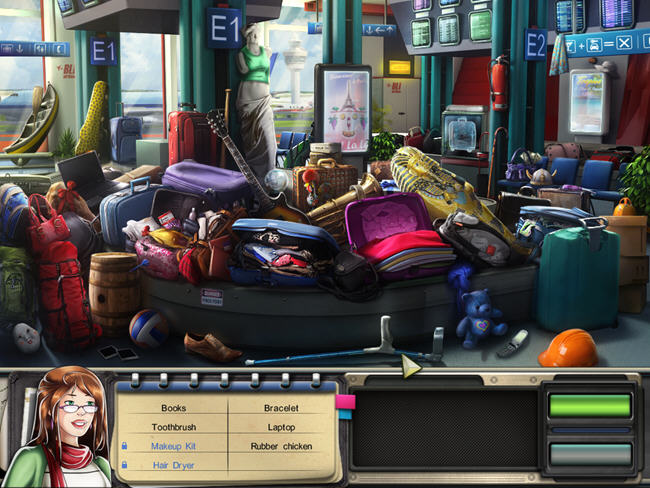
Task: Switch to the blue notepad tab
Action: pos(345,414)
